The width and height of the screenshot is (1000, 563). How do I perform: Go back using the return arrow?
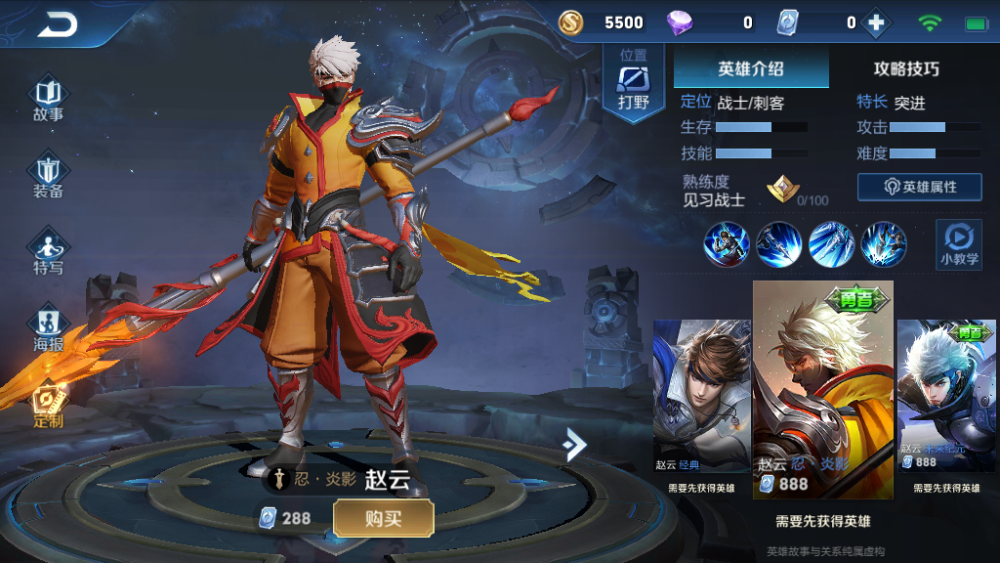pyautogui.click(x=57, y=25)
